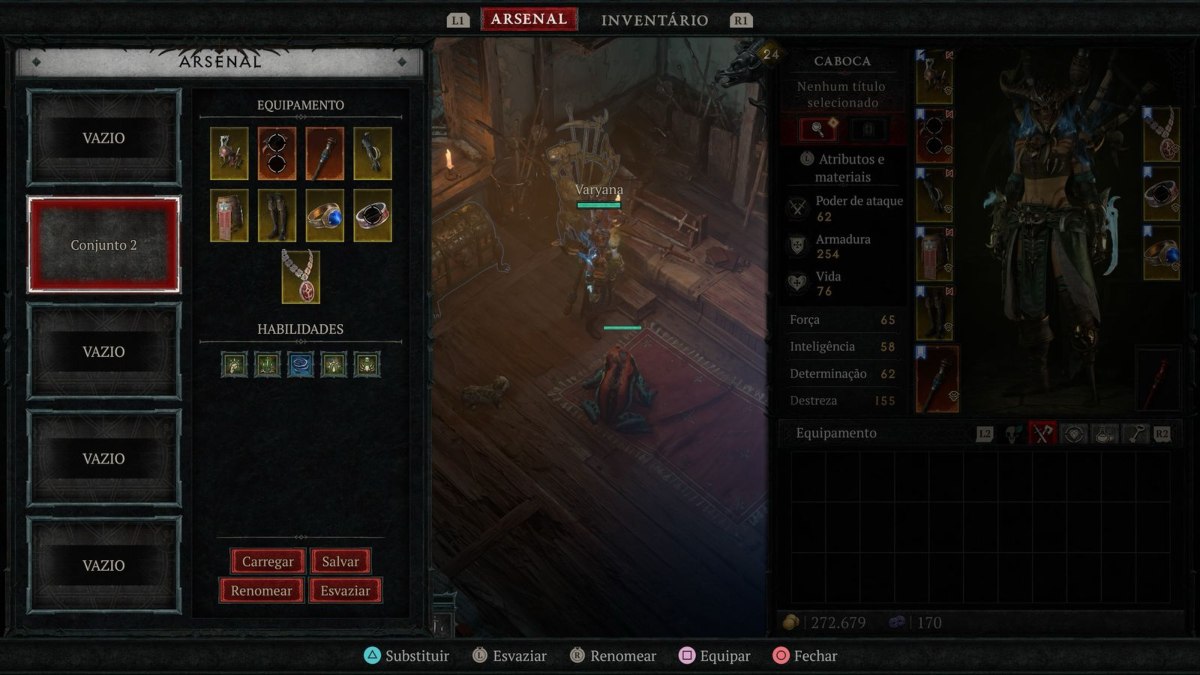
Task: Select the red pendant amulet in the loadout
Action: tap(301, 276)
